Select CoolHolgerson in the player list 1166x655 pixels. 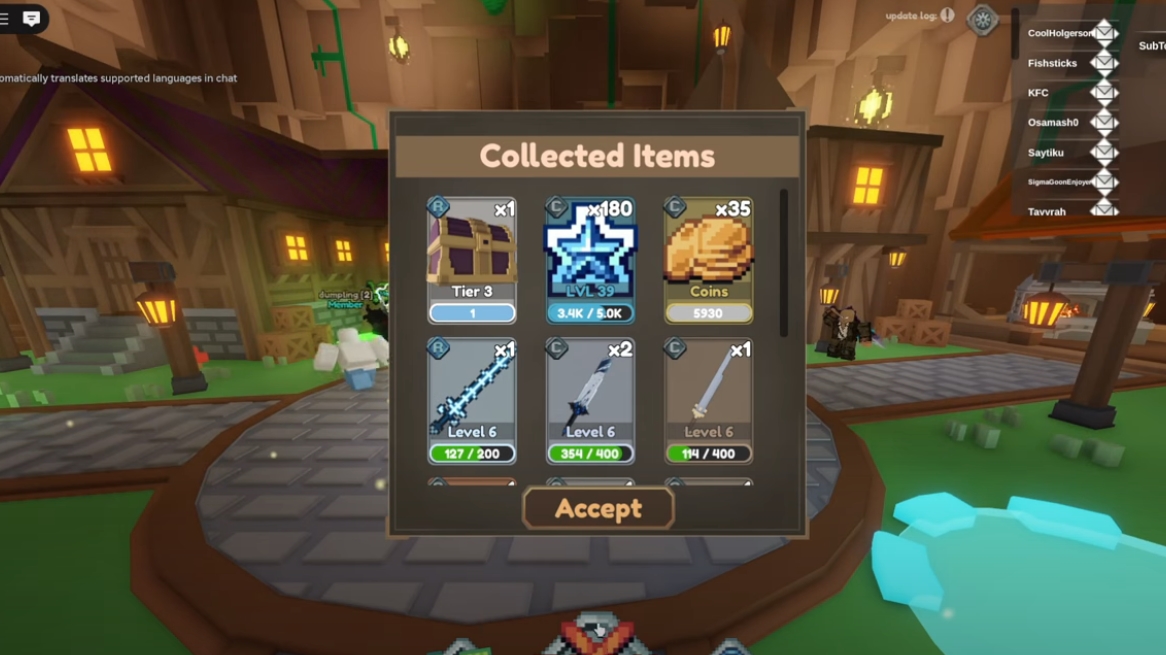tap(1060, 33)
